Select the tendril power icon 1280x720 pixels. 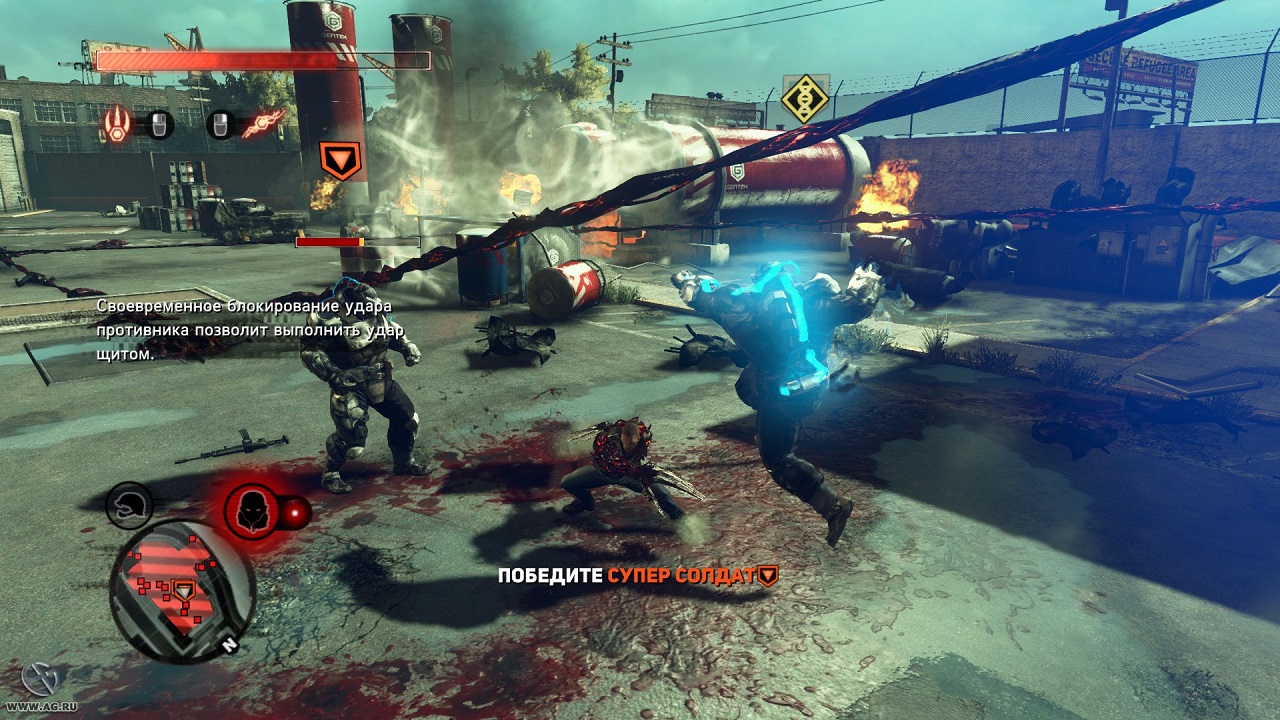coord(263,124)
